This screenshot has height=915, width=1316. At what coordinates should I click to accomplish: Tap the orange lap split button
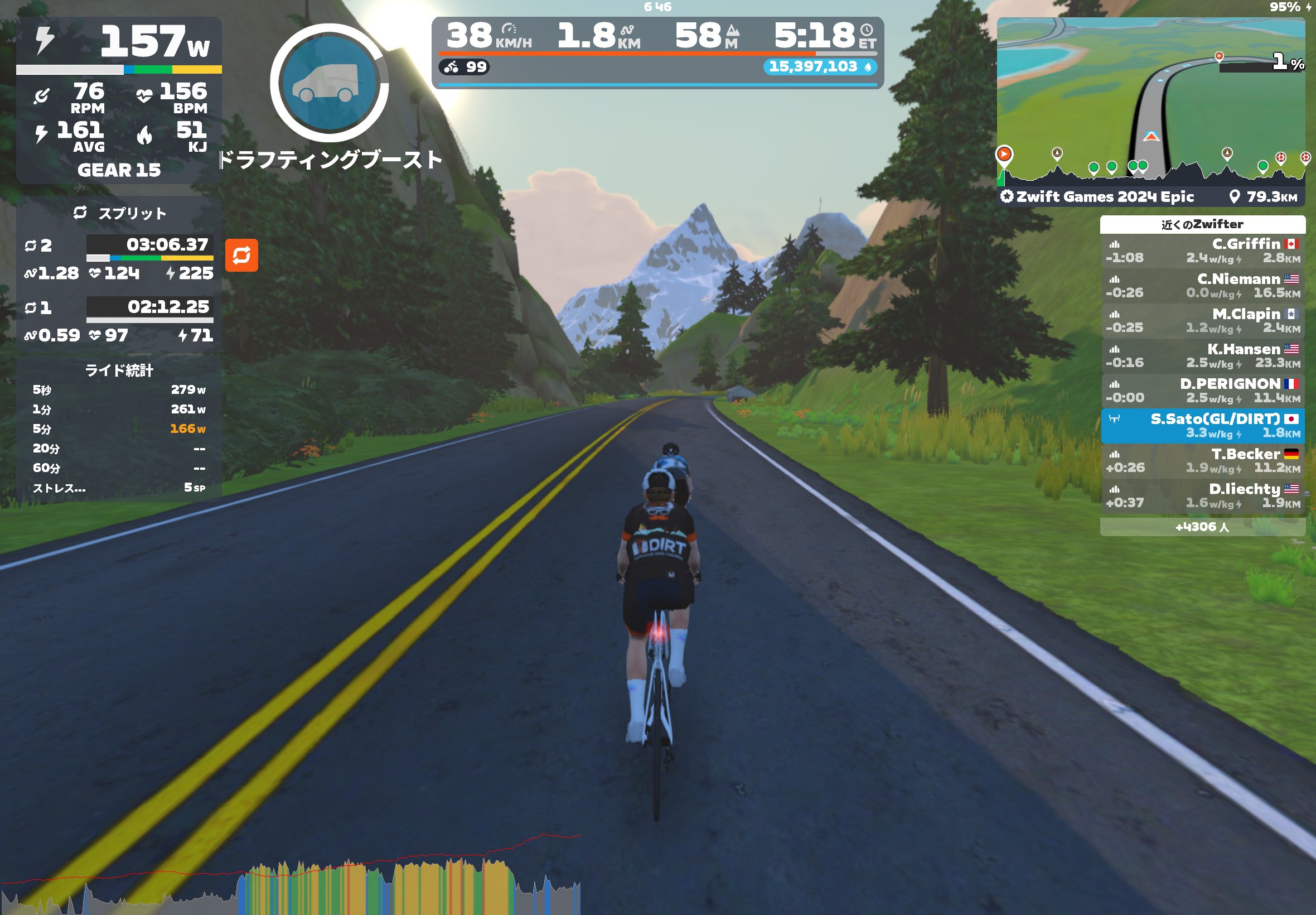click(x=241, y=255)
